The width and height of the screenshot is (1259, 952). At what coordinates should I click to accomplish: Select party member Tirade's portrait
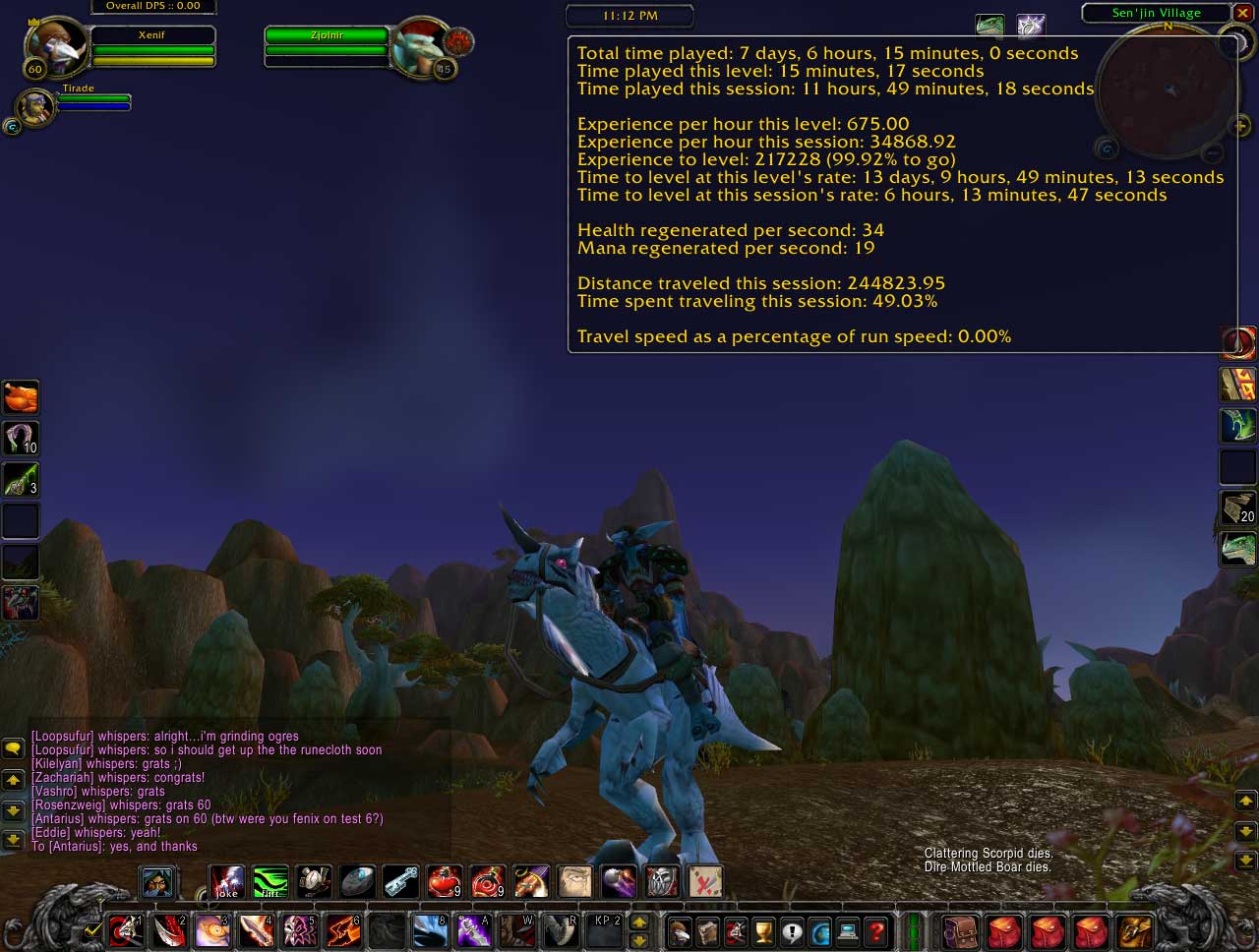[x=35, y=106]
